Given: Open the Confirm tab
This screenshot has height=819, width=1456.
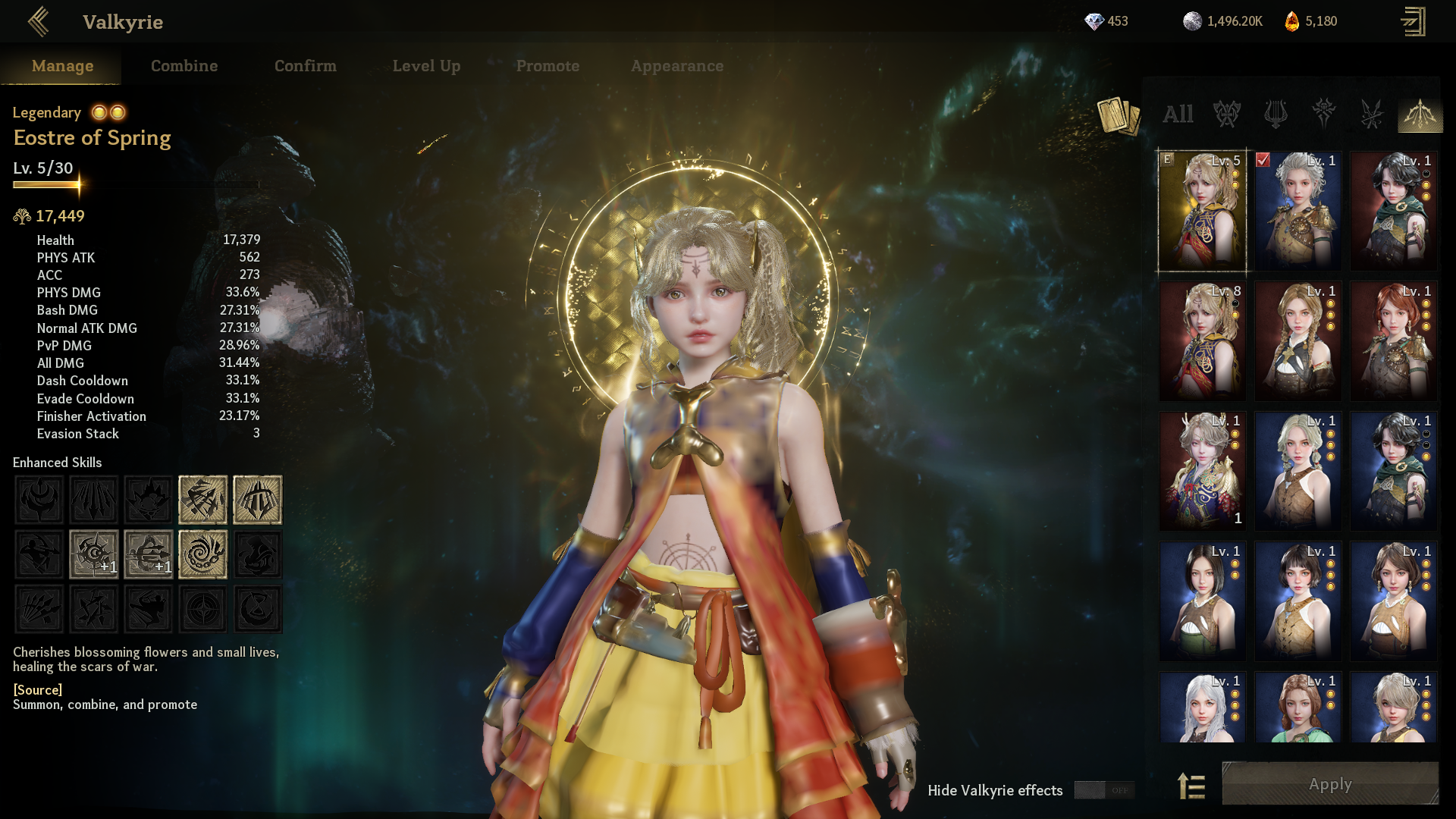Looking at the screenshot, I should coord(306,66).
